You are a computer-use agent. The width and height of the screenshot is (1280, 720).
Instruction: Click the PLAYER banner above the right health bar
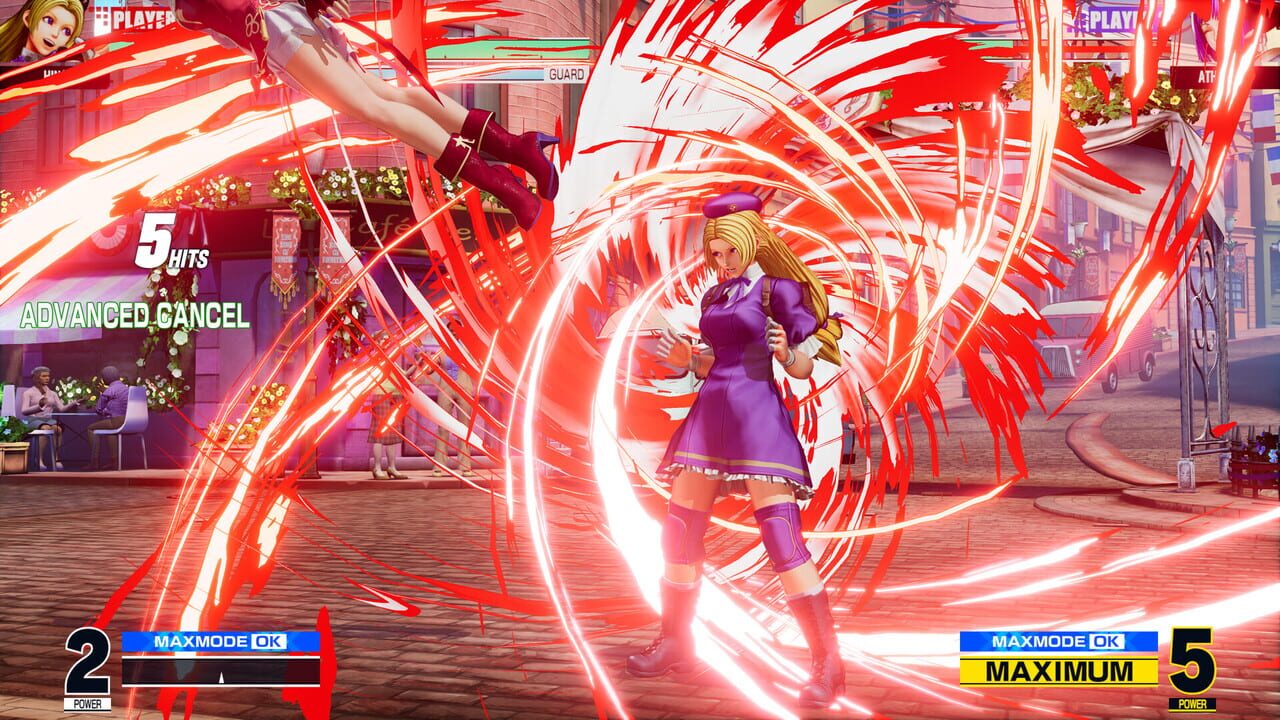coord(1115,22)
